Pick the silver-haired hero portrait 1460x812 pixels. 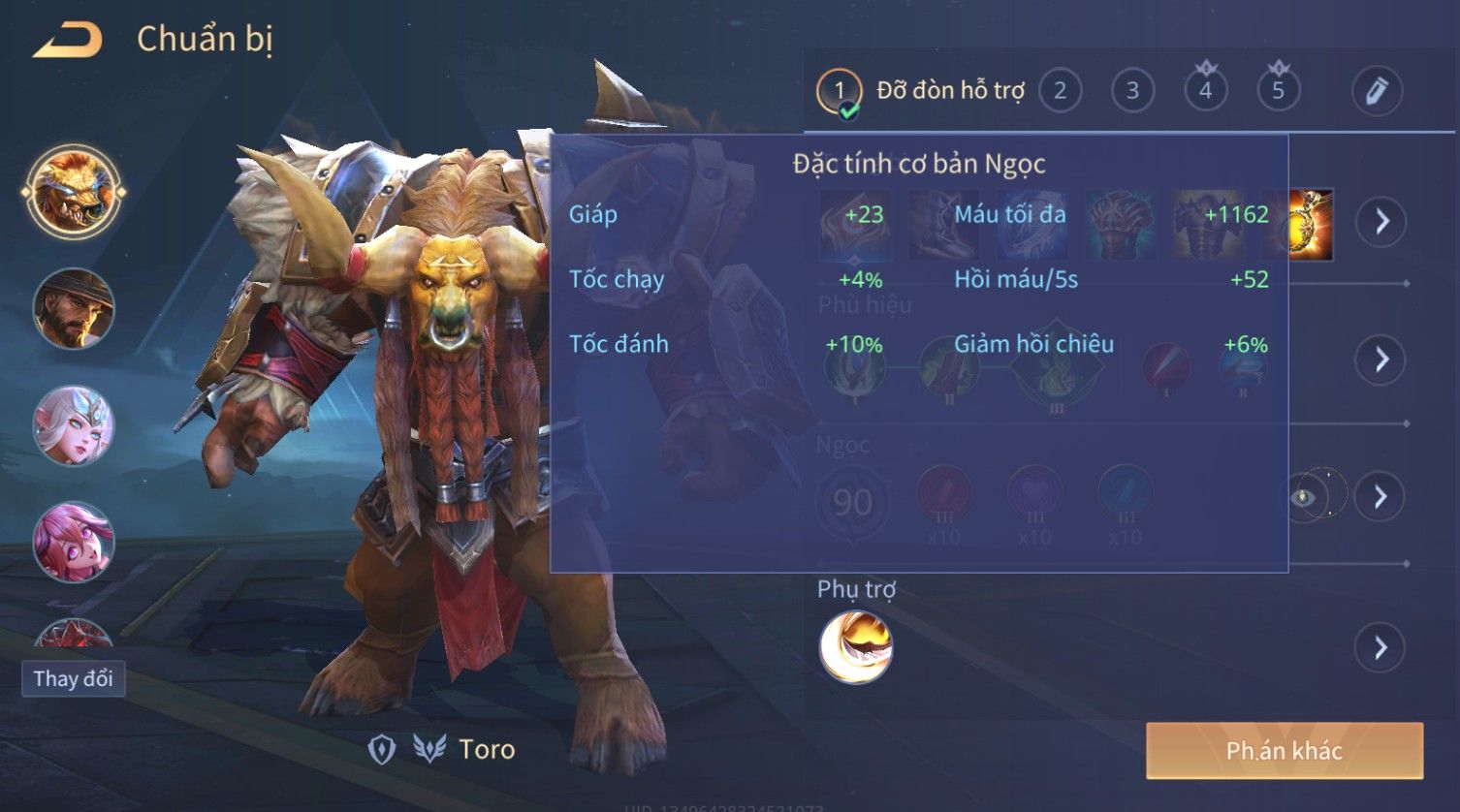(74, 425)
